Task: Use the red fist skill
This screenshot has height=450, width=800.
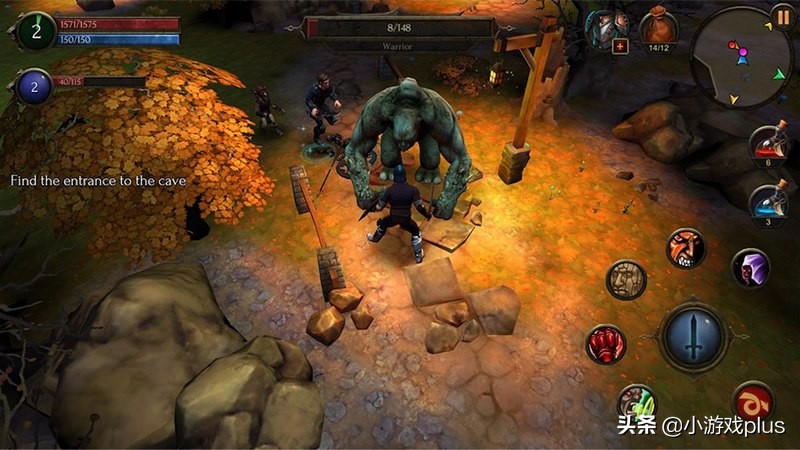Action: tap(606, 345)
